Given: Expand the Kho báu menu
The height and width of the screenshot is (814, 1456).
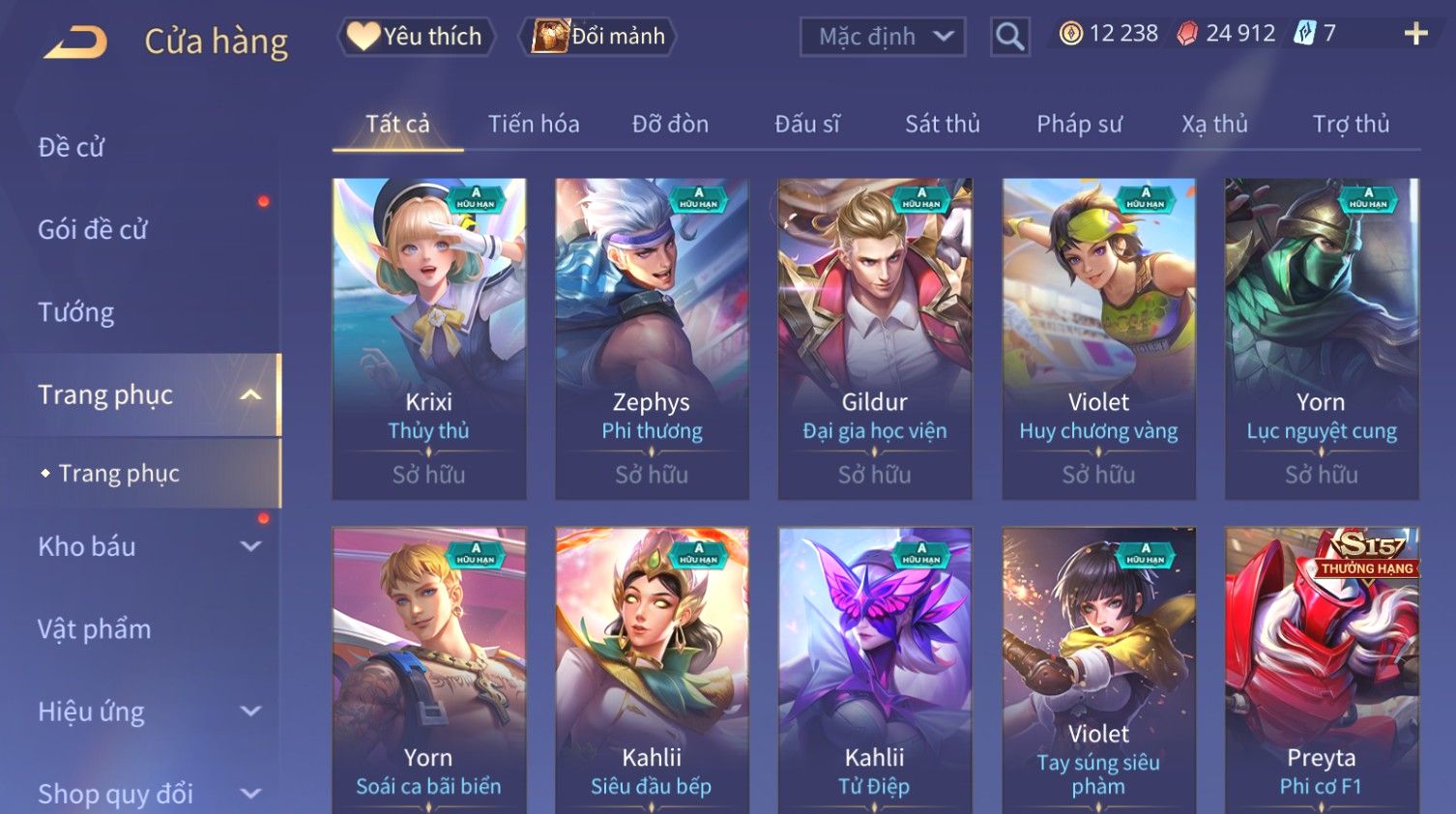Looking at the screenshot, I should [x=145, y=546].
